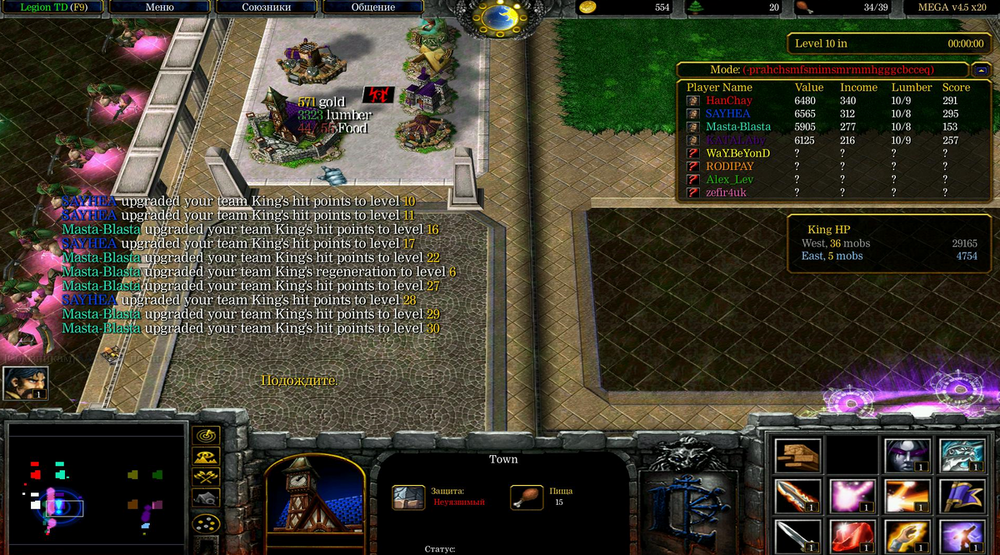Select the lumber planks command icon
Image resolution: width=1000 pixels, height=555 pixels.
click(797, 455)
